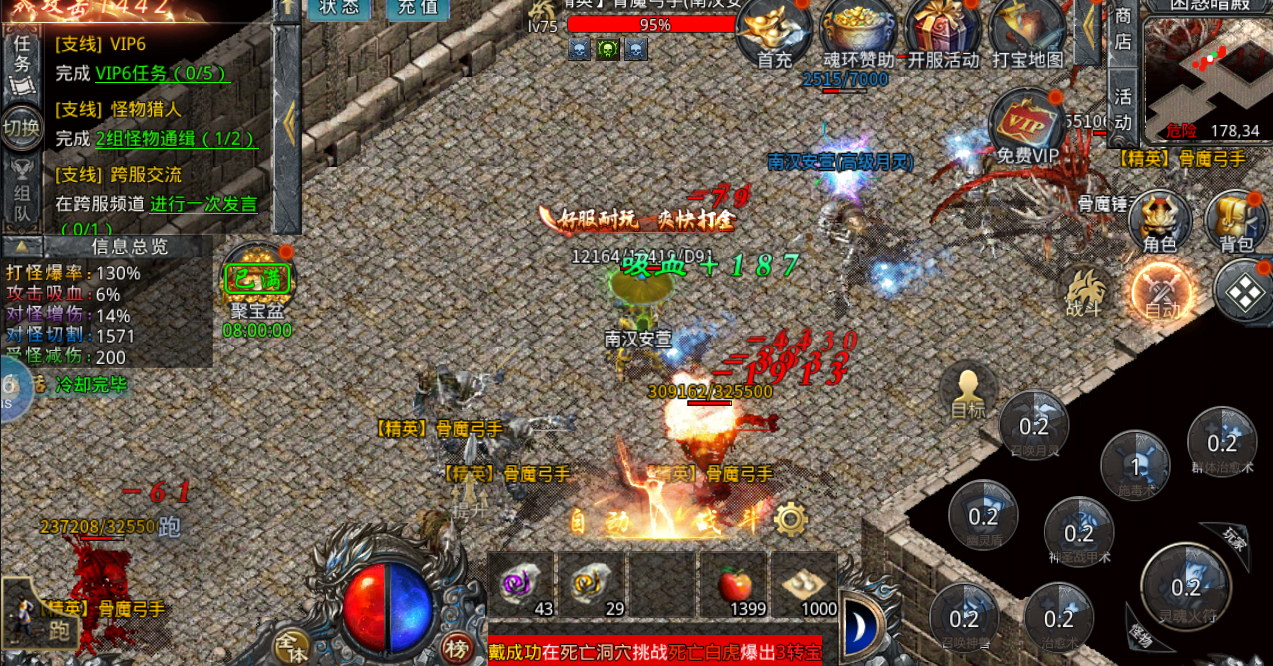Screen dimensions: 1273x666
Task: Click the 充值 recharge button
Action: click(417, 8)
